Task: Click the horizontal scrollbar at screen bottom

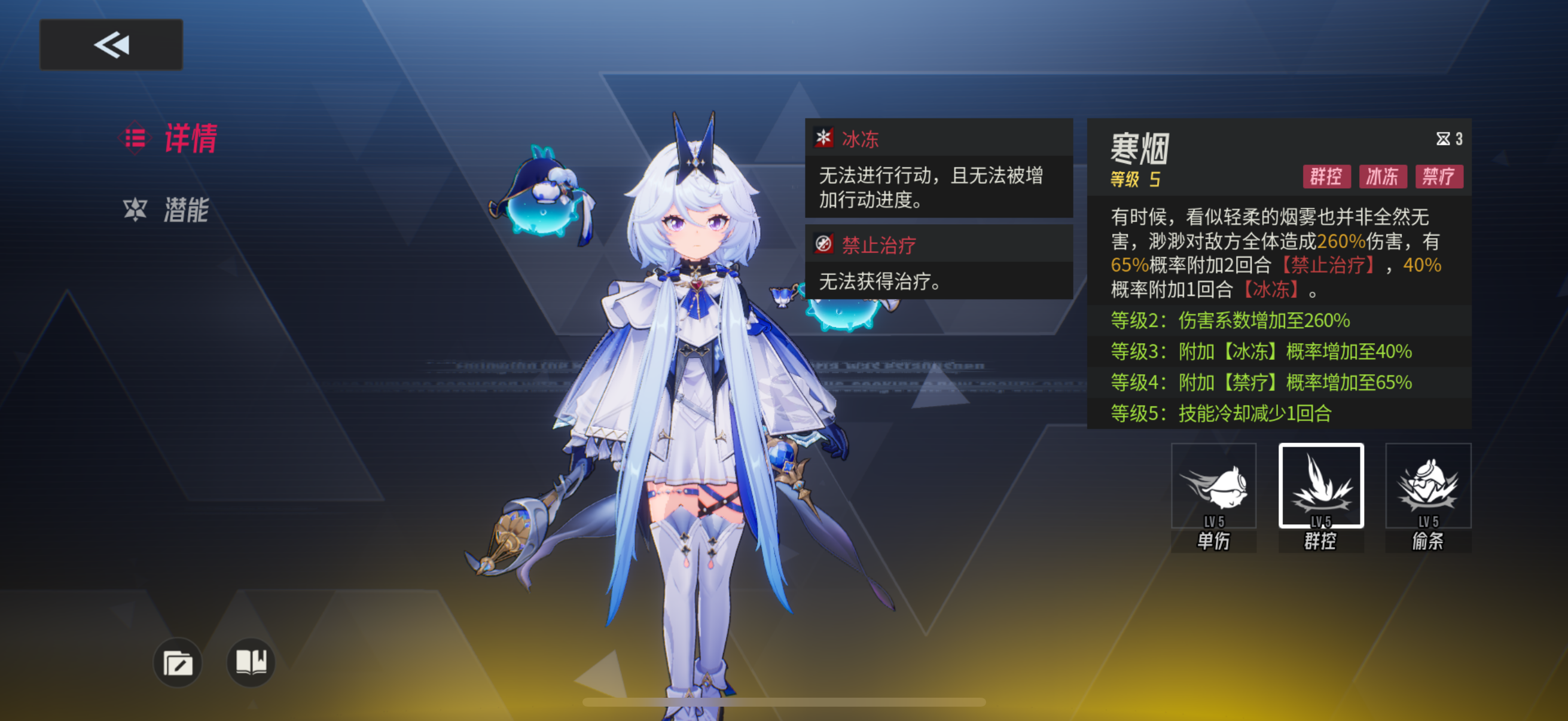Action: tap(784, 701)
